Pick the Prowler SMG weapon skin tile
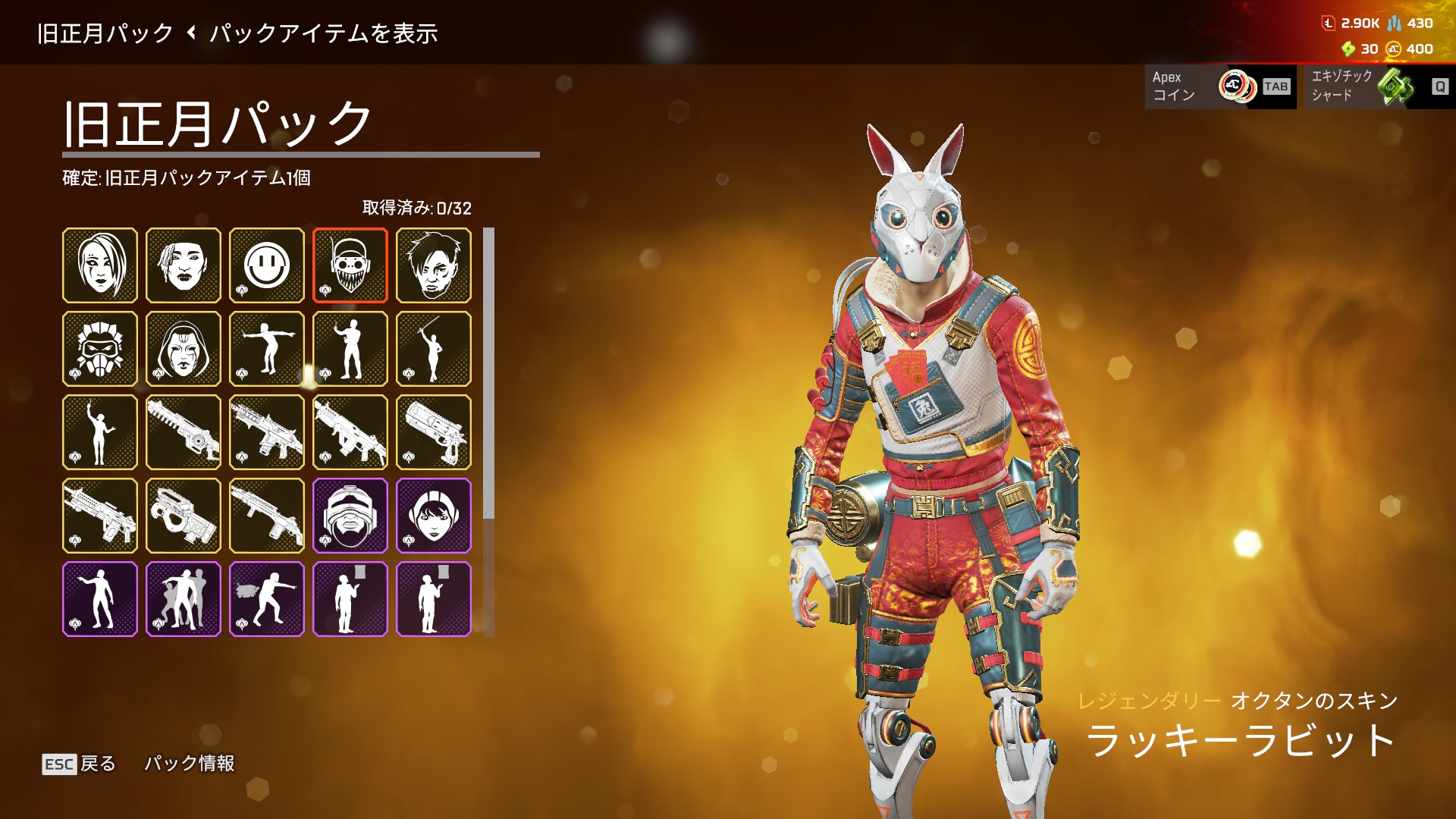 point(184,516)
